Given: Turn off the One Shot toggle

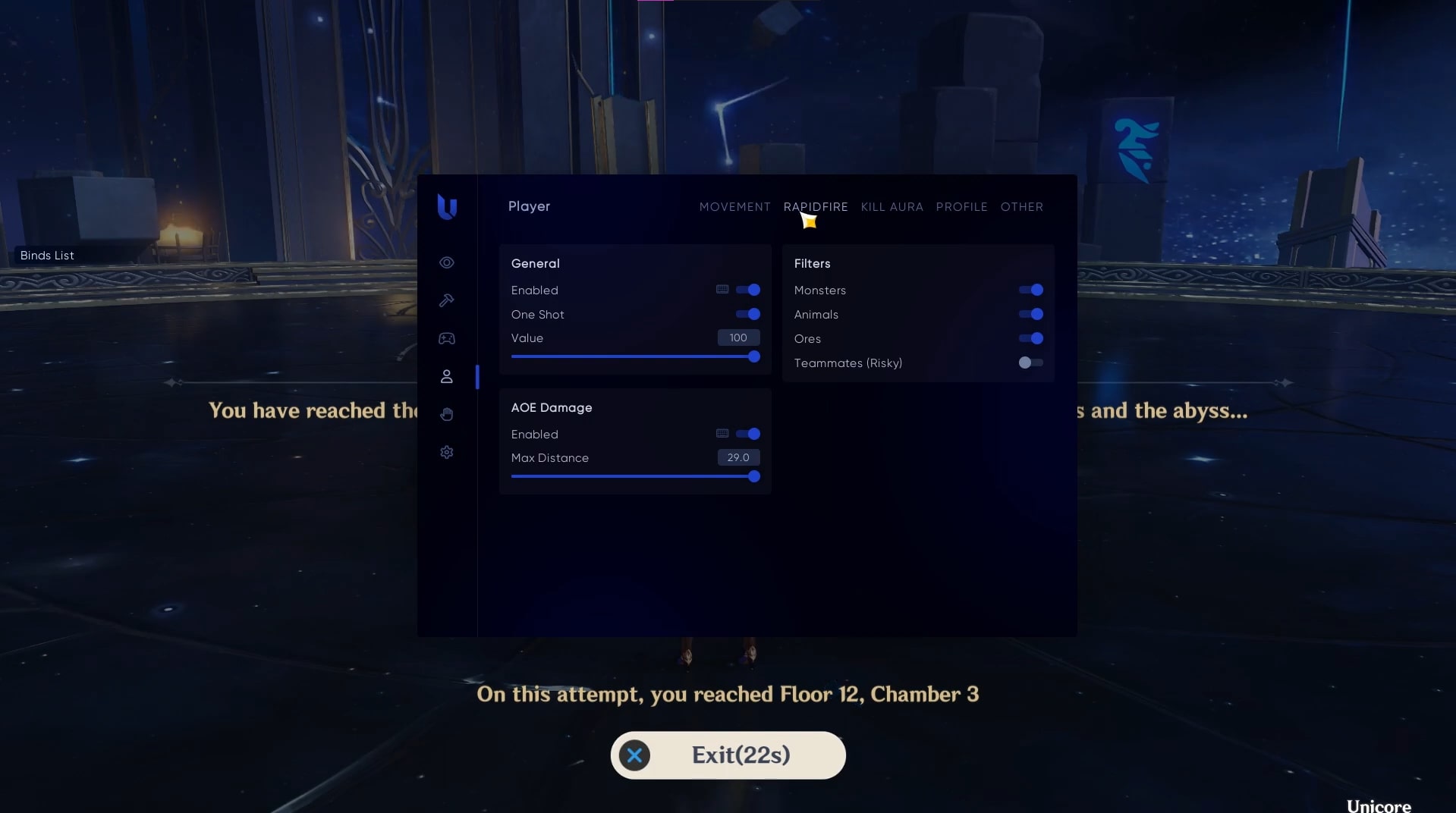Looking at the screenshot, I should pyautogui.click(x=748, y=314).
